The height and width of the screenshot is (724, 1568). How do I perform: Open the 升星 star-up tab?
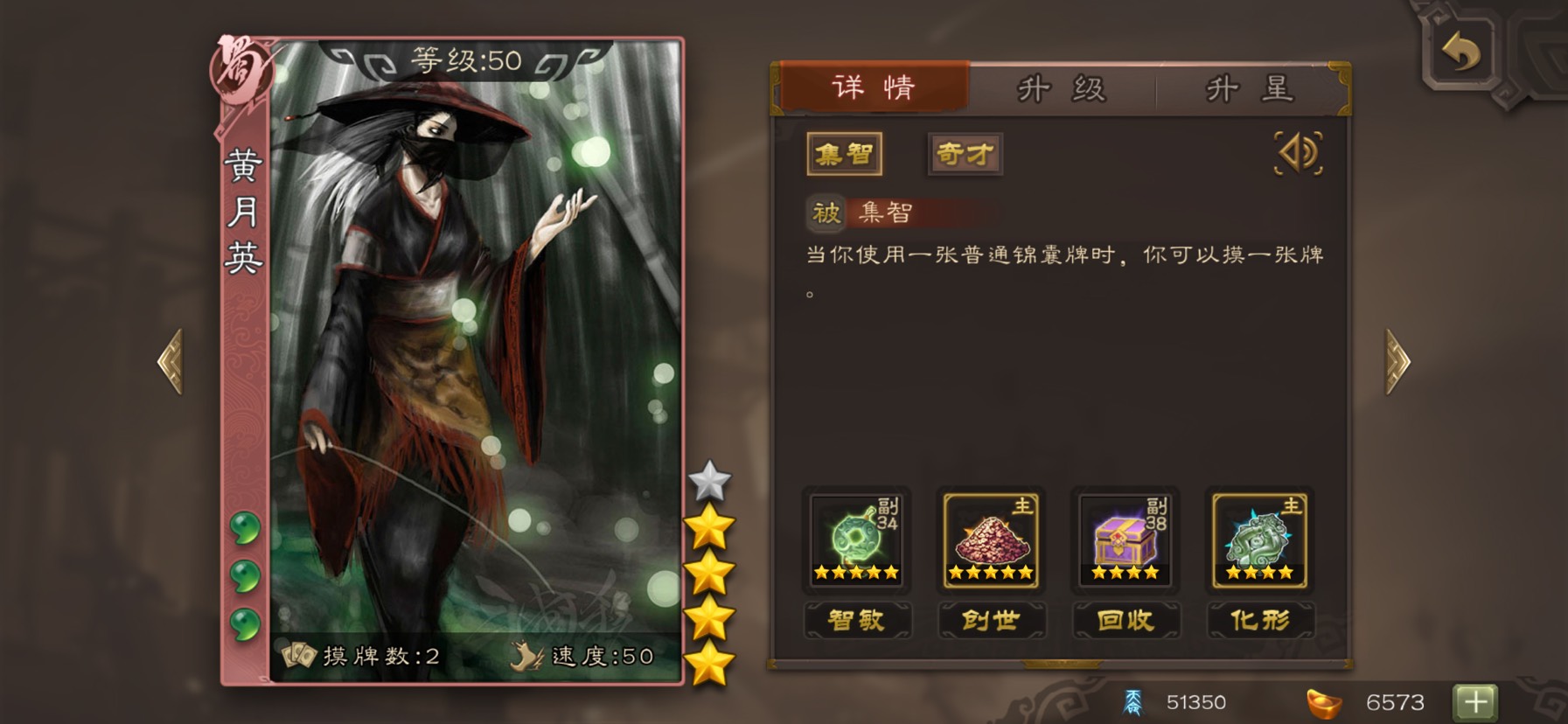point(1249,89)
